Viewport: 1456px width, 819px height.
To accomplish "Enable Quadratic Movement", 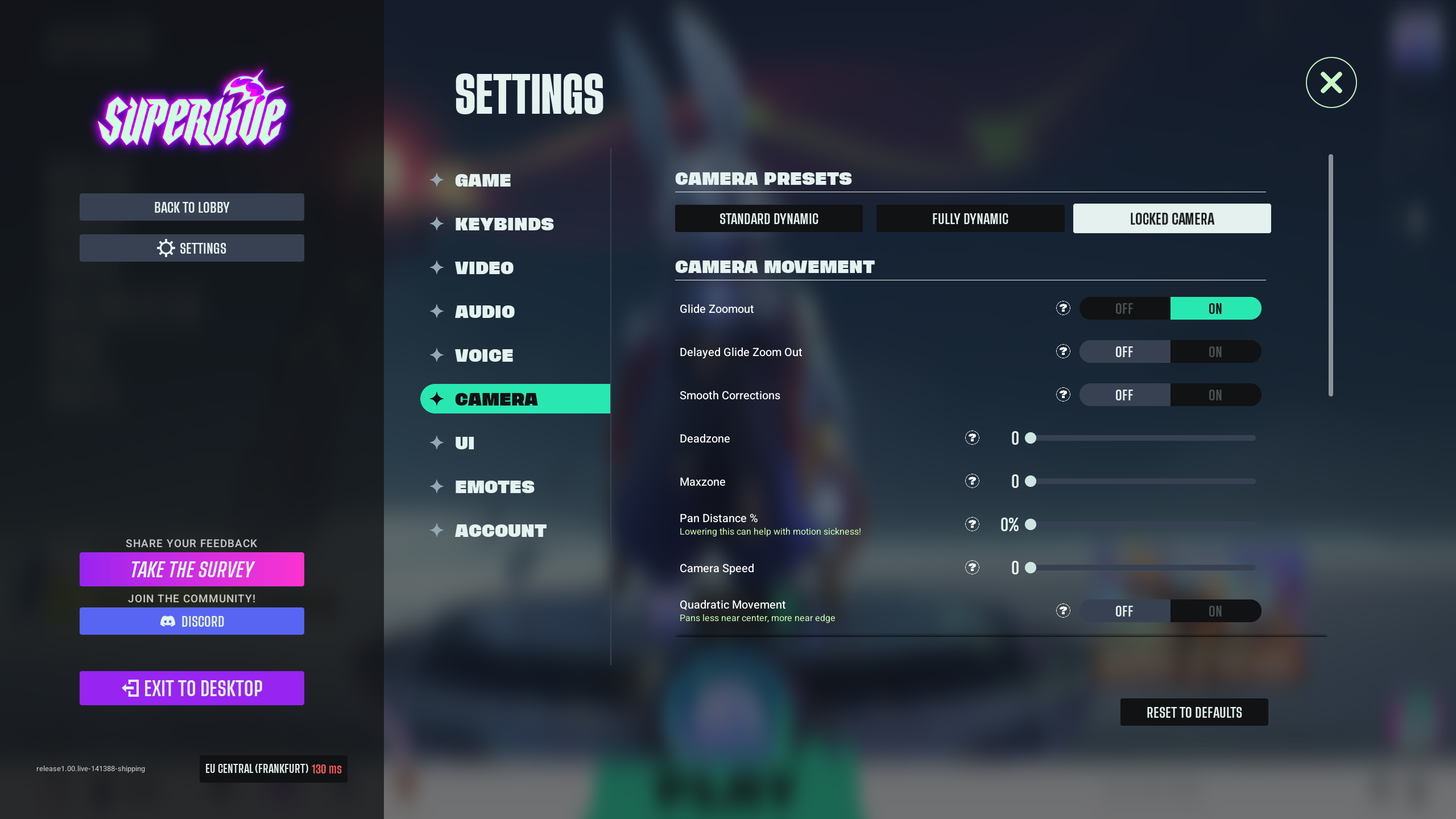I will pos(1215,611).
